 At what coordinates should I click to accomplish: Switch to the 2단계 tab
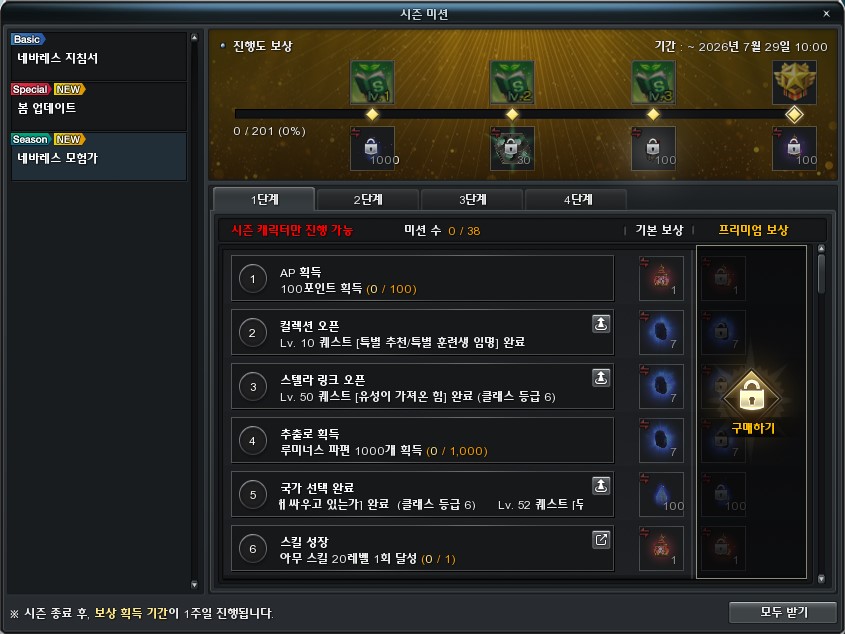pyautogui.click(x=368, y=199)
